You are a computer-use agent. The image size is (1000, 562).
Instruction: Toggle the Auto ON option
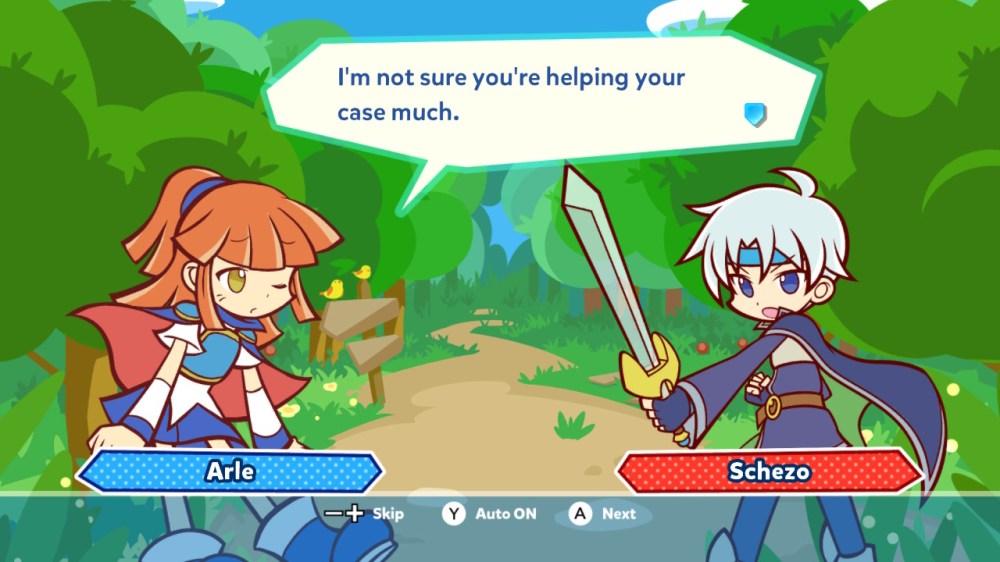click(x=490, y=514)
